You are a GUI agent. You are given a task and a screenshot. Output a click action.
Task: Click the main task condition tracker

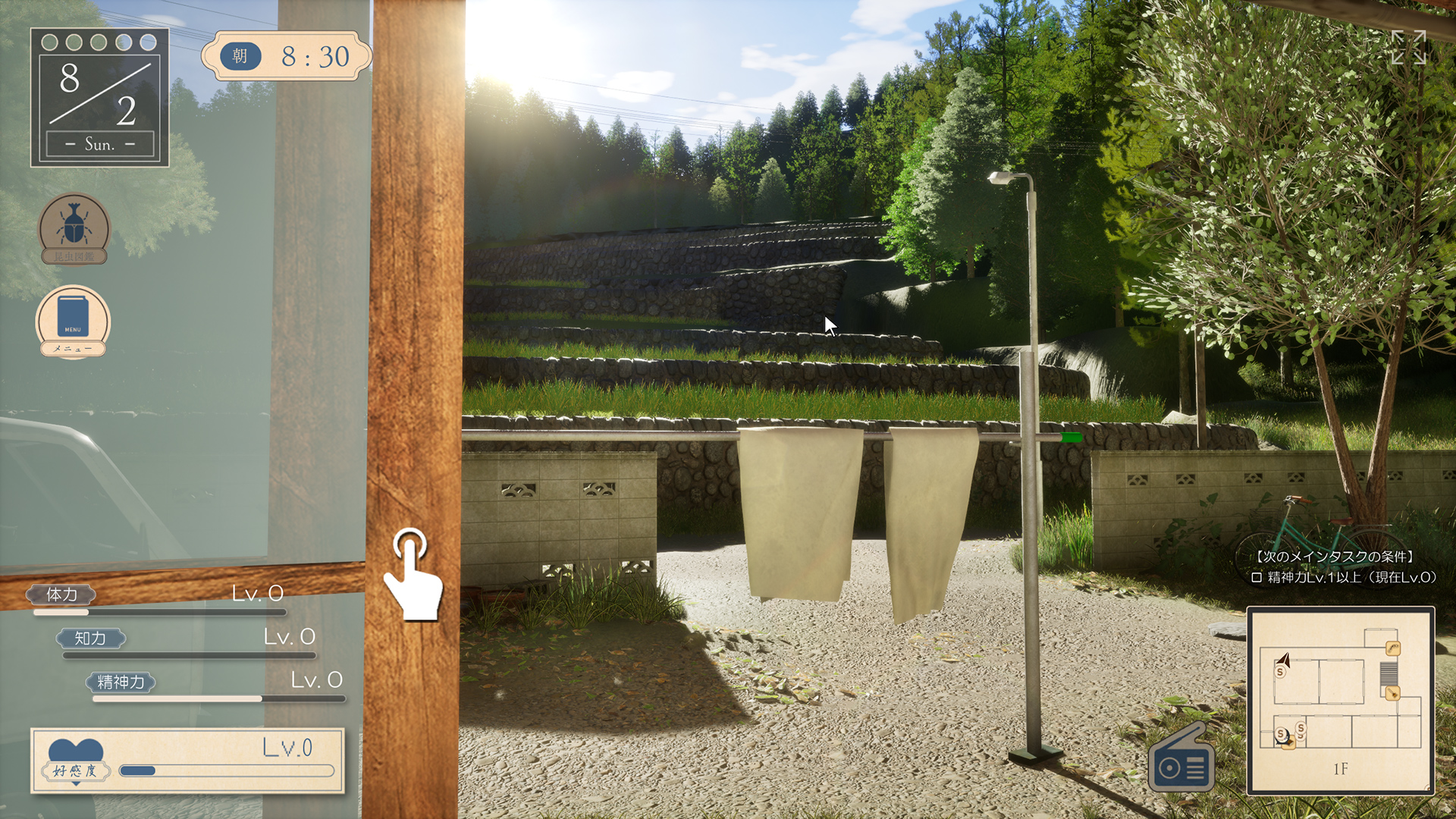point(1342,567)
